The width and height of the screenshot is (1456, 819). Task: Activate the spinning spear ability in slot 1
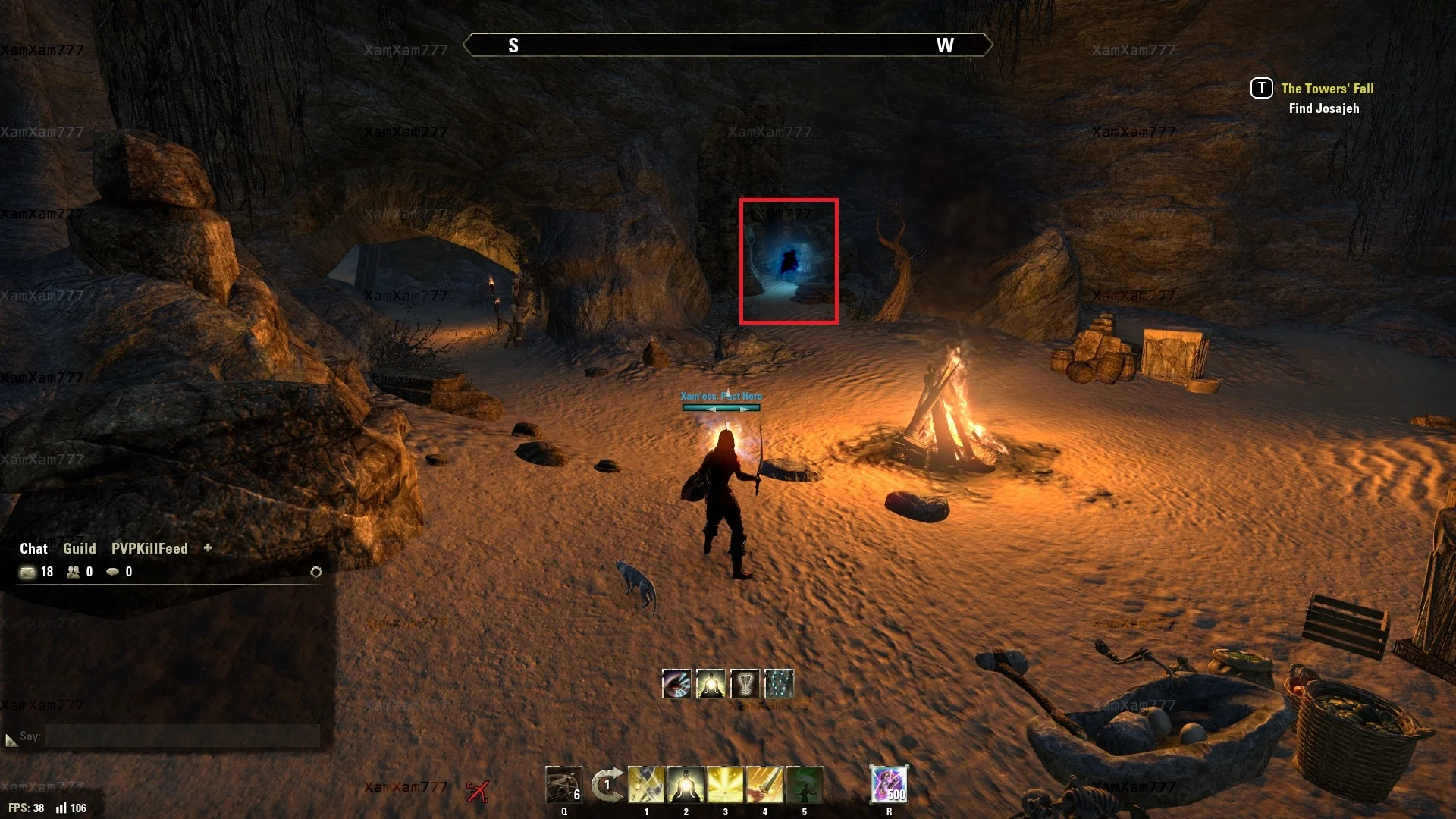[x=646, y=785]
